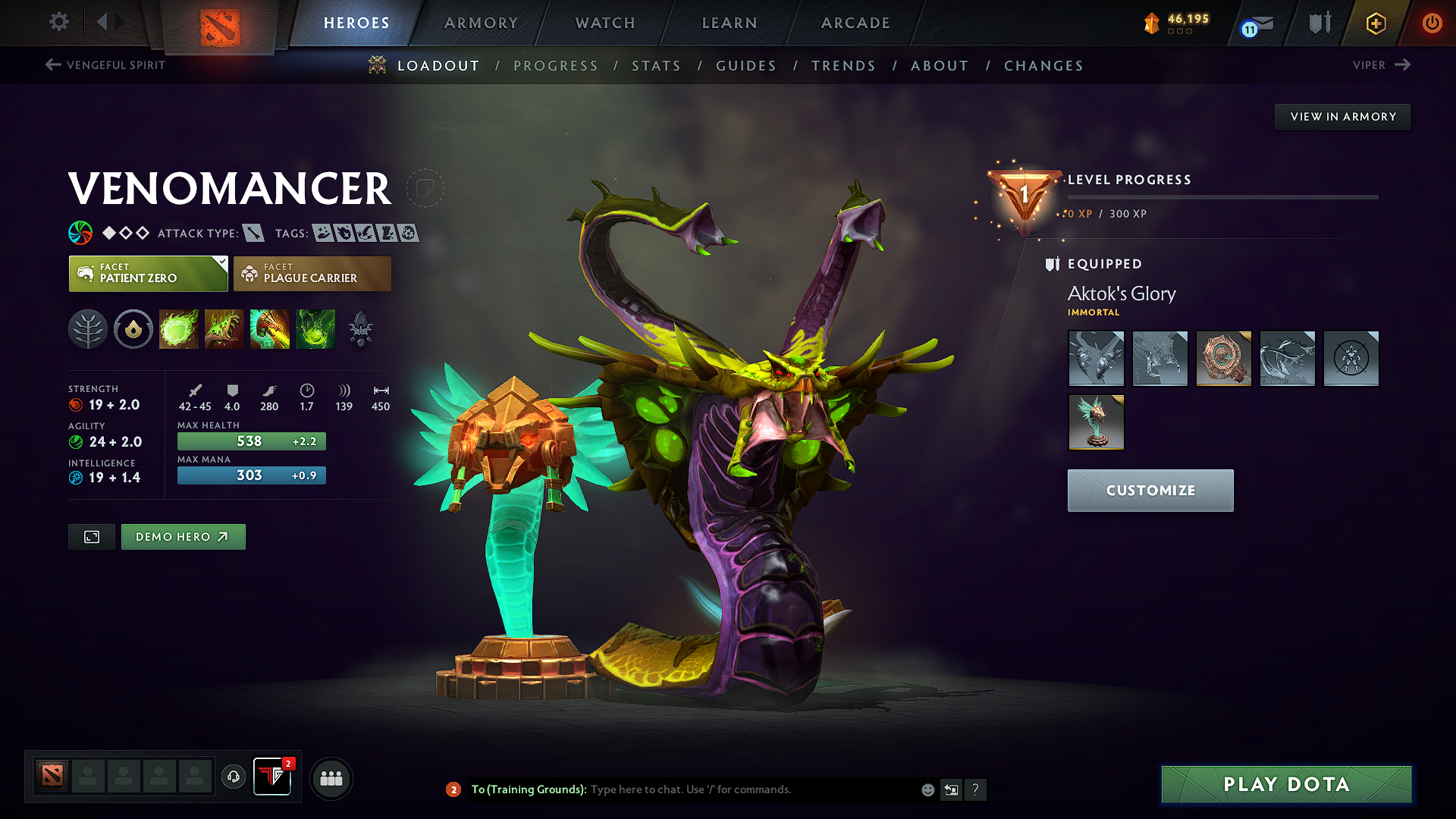Viewport: 1456px width, 819px height.
Task: Toggle fullscreen hero preview mode
Action: coord(91,536)
